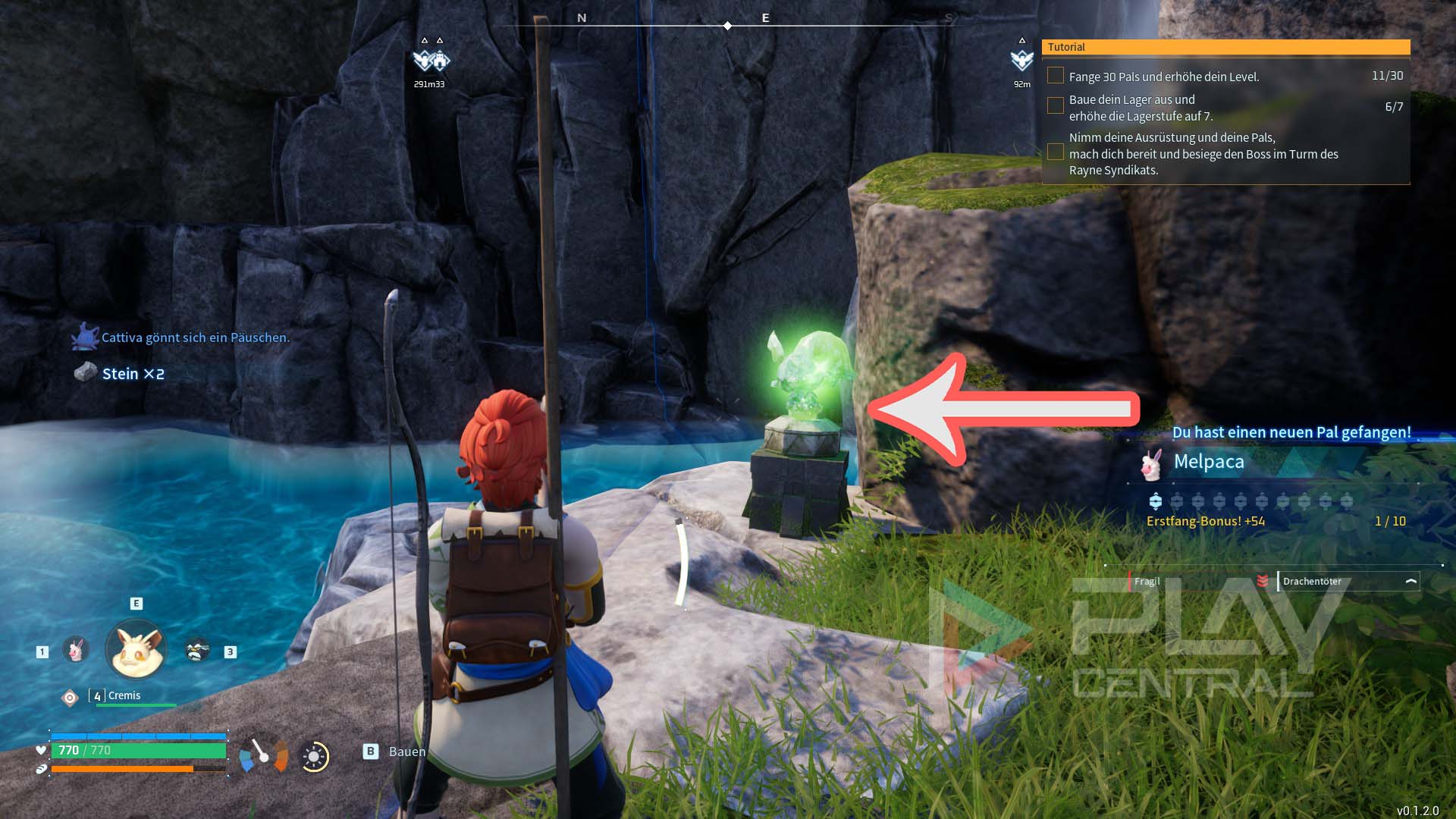Click the 291m compass waypoint marker
Viewport: 1456px width, 819px height.
coord(430,61)
